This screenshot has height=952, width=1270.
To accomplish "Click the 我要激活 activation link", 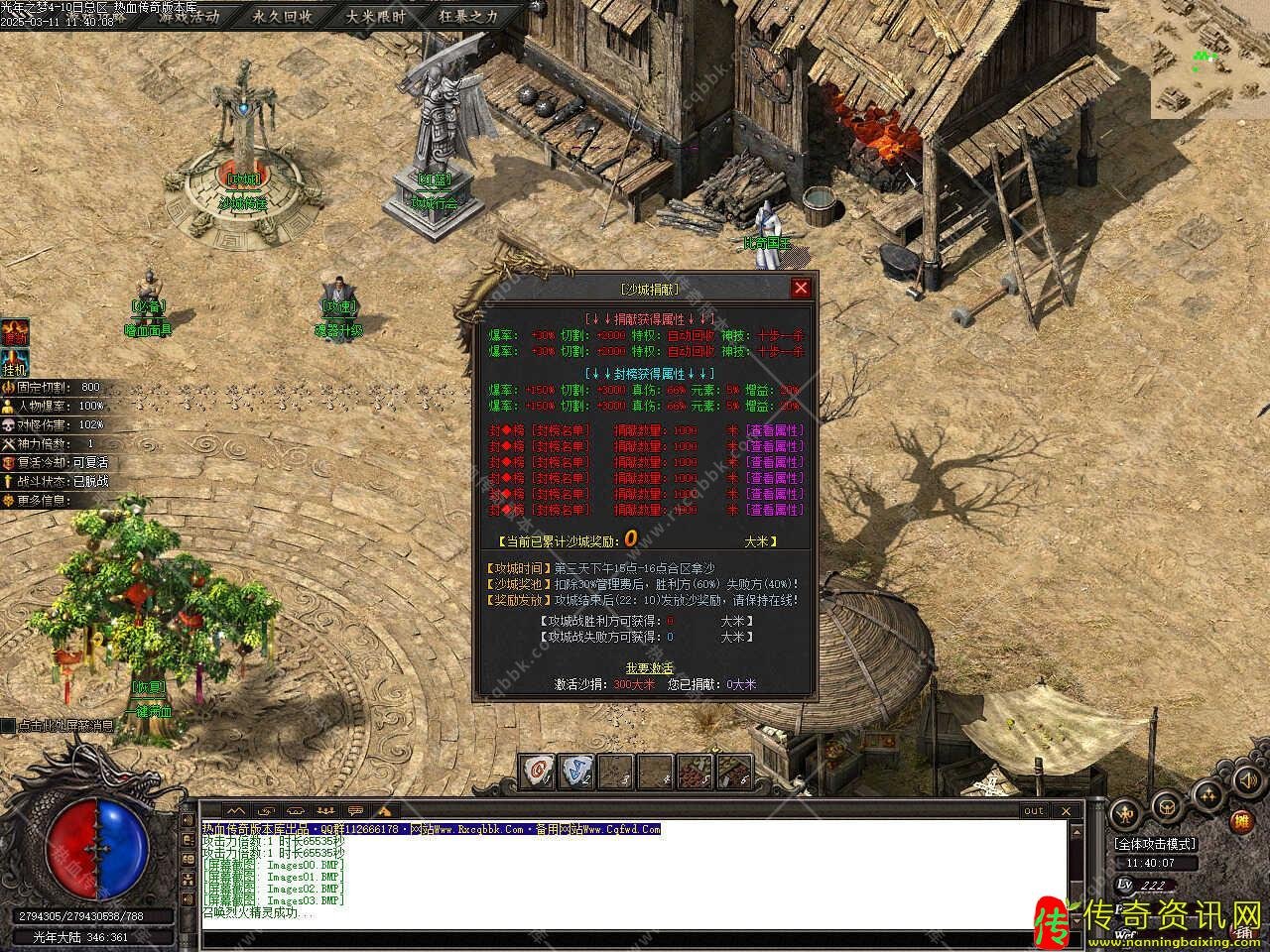I will (x=649, y=667).
